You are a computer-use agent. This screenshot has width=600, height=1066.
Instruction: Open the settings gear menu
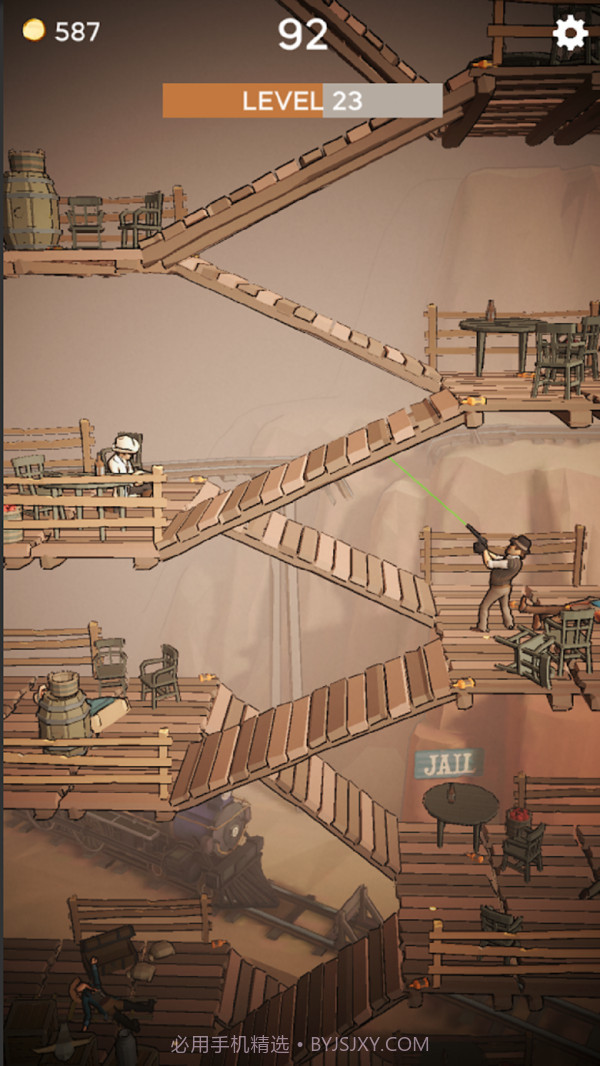570,33
